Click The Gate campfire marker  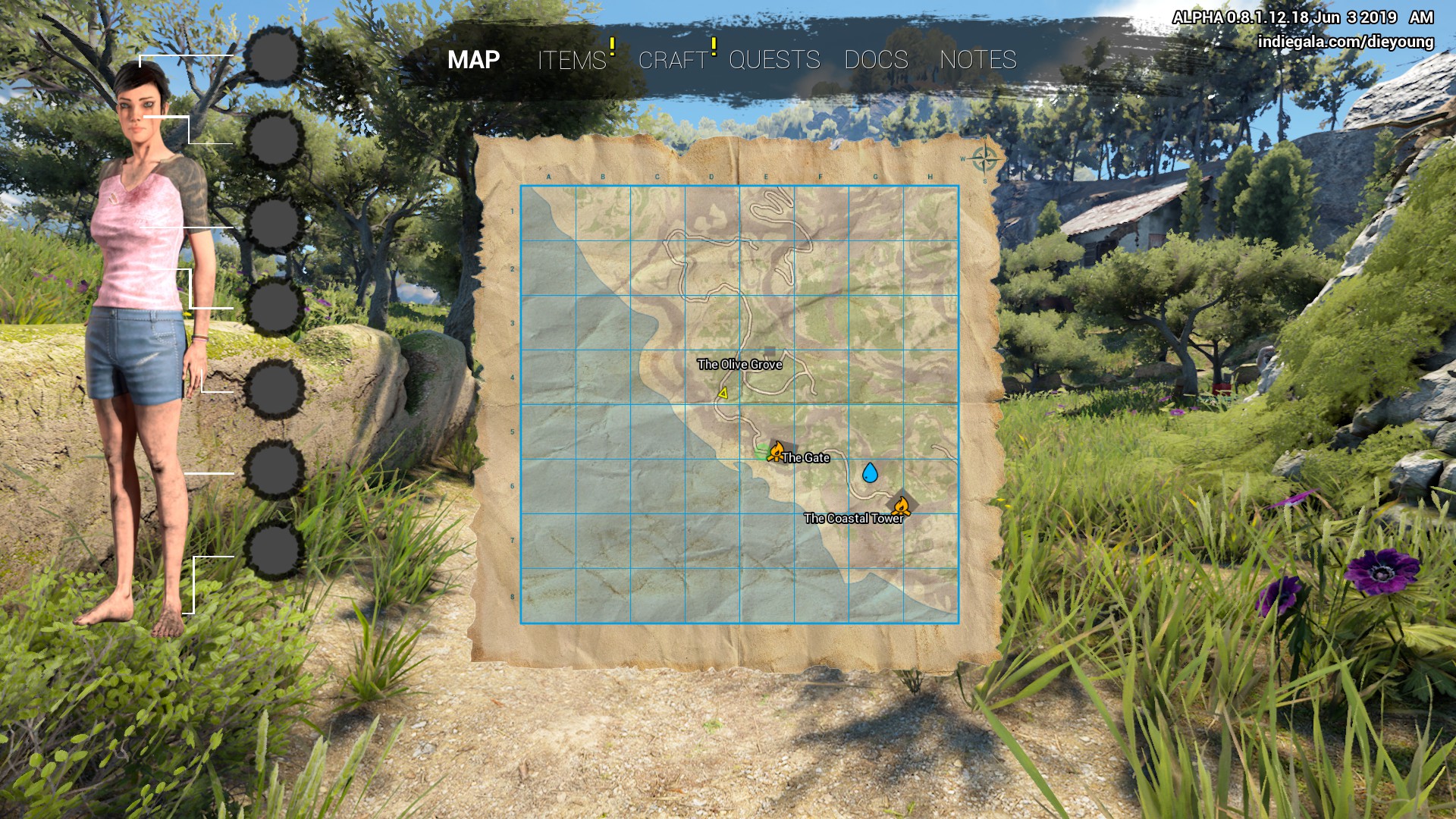[777, 452]
